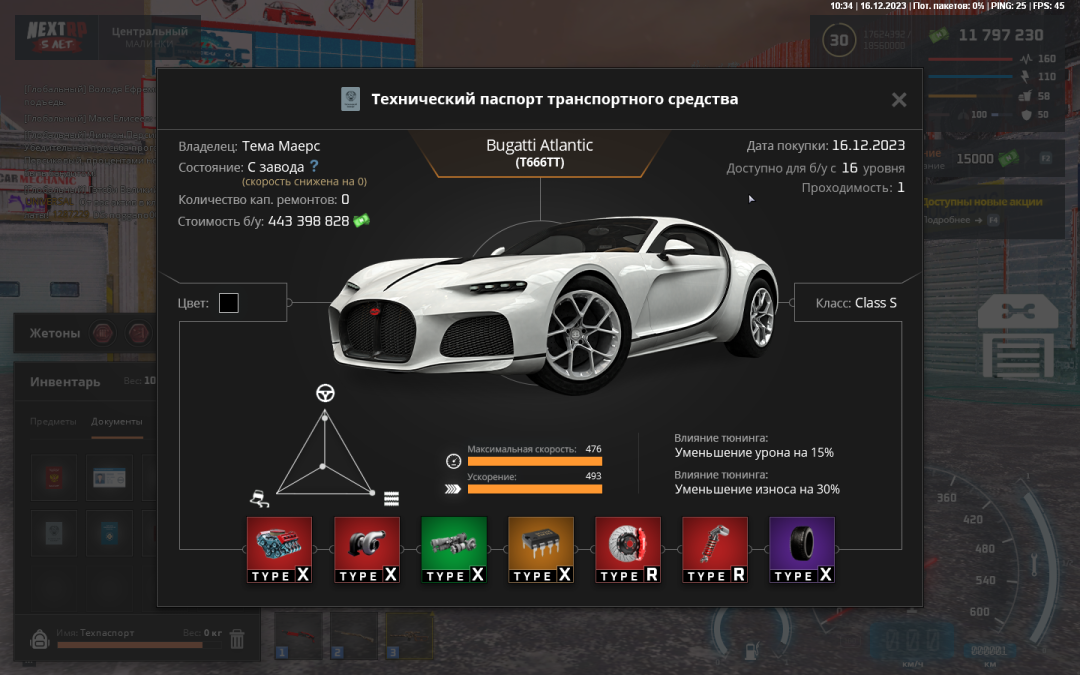
Task: Select the purple tire Type X part
Action: click(801, 549)
